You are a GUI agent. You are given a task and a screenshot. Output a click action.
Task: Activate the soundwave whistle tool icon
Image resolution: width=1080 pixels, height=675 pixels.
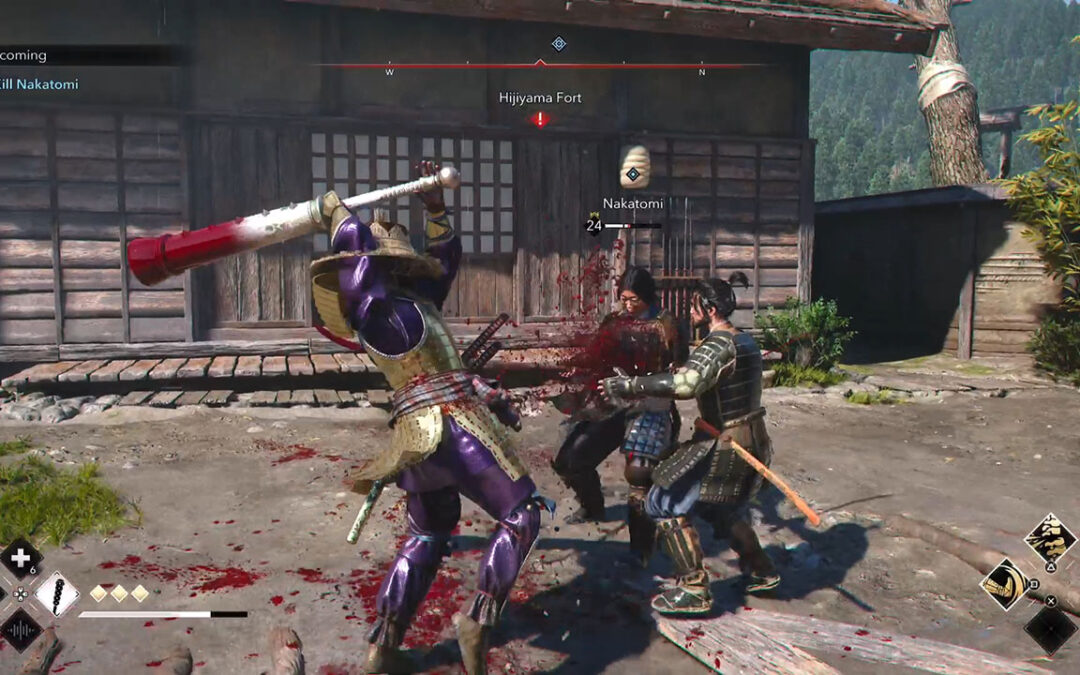coord(19,630)
